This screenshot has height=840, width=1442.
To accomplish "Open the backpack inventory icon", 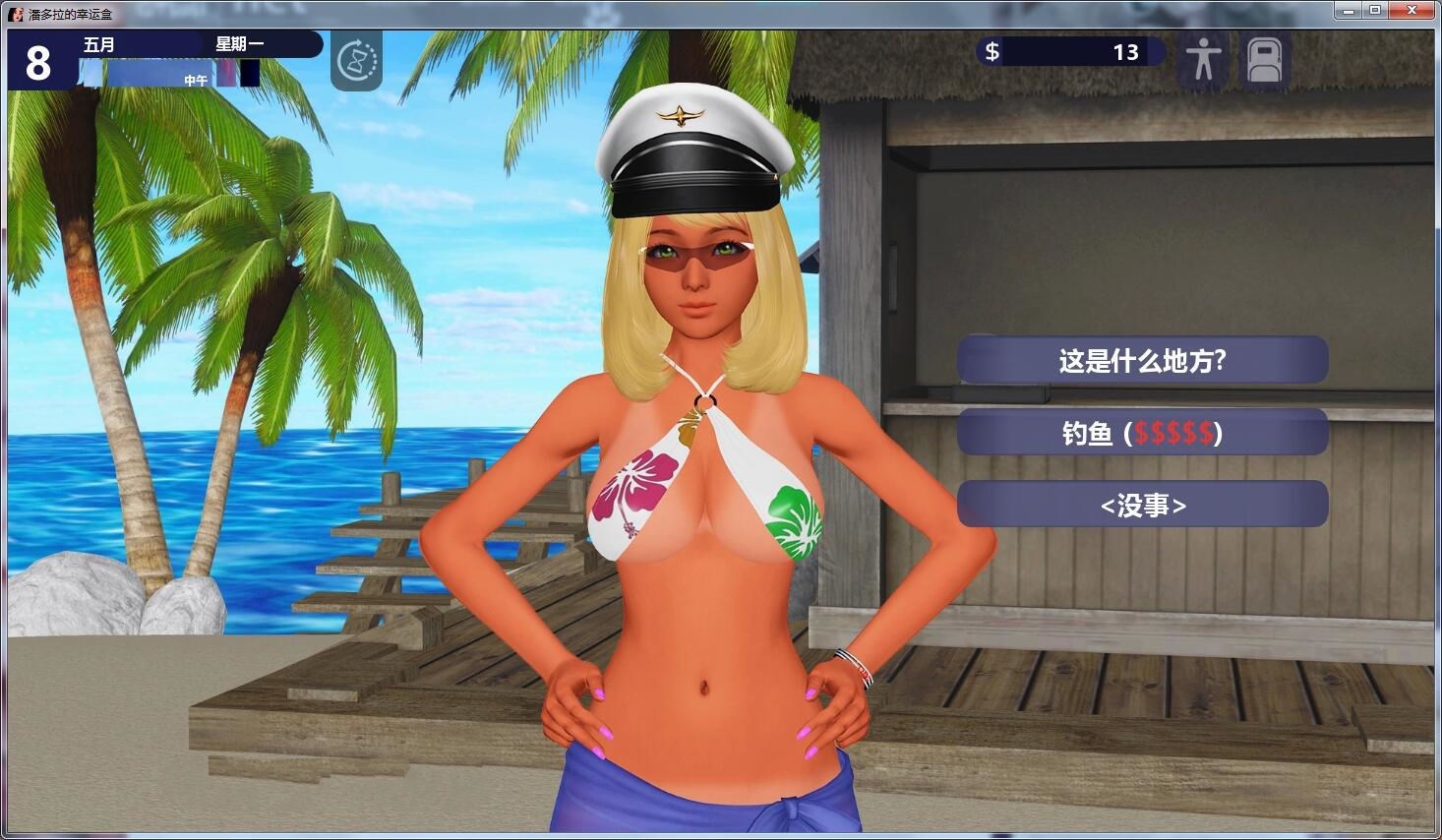I will click(x=1265, y=60).
